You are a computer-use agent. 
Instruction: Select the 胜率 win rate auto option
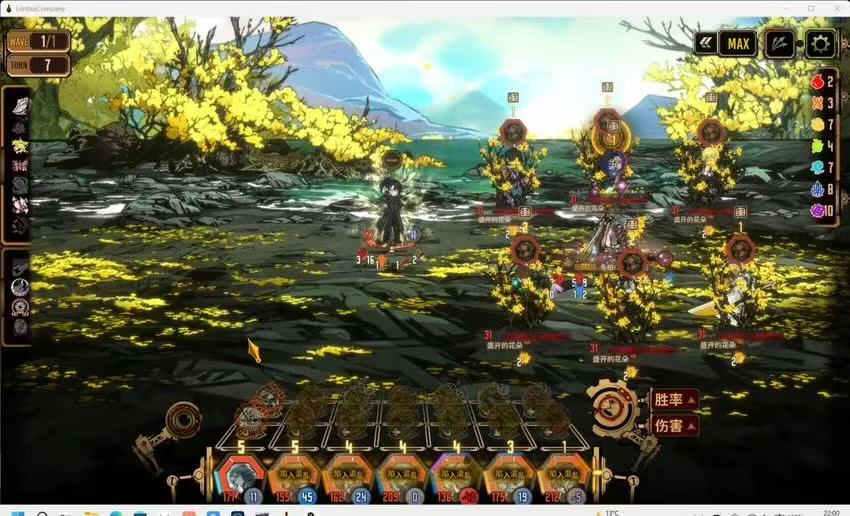[674, 400]
